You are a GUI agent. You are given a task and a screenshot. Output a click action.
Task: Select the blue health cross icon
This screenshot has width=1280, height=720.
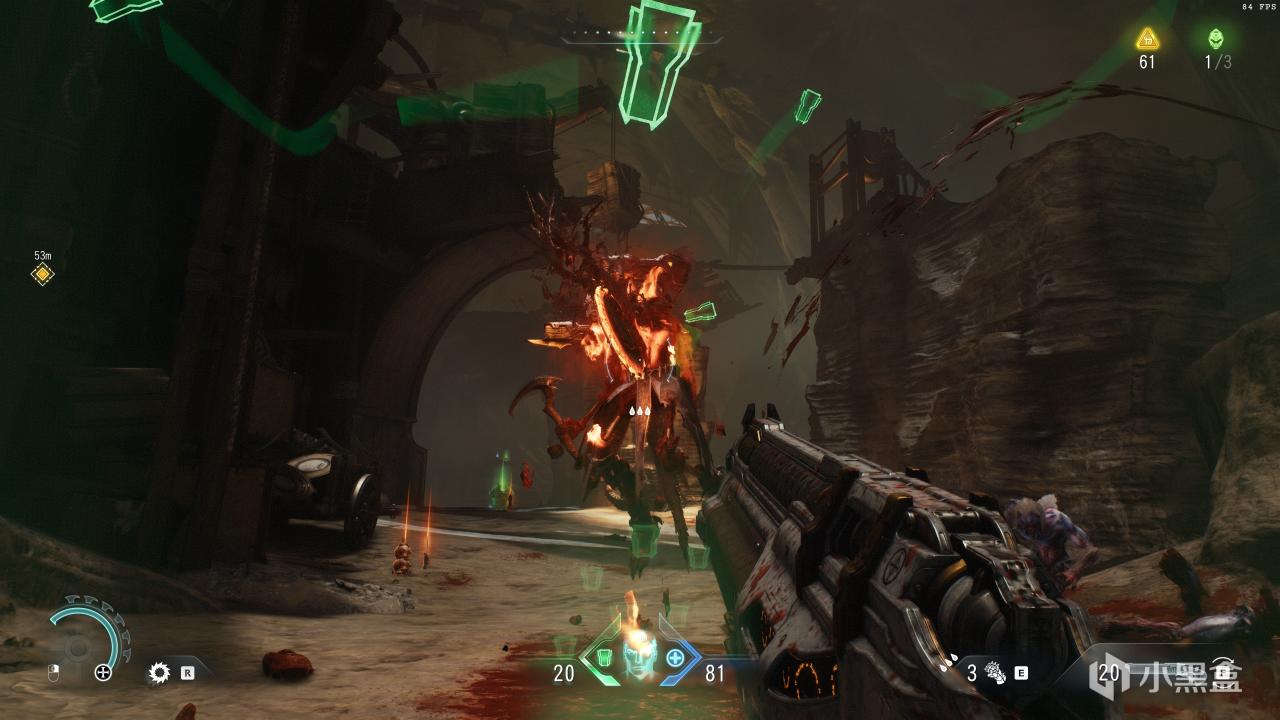[x=675, y=658]
